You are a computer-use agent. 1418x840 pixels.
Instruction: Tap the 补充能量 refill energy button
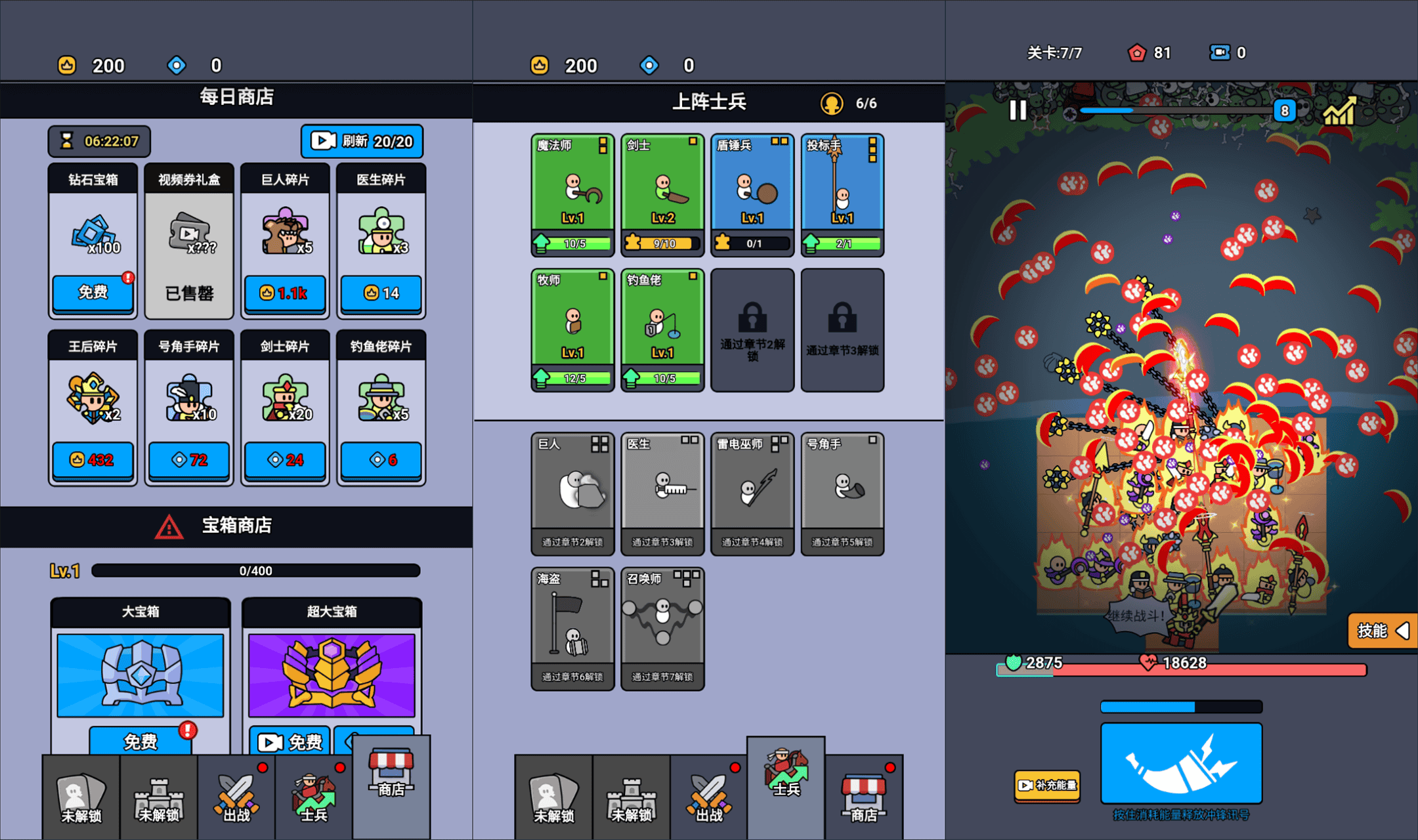(1047, 785)
